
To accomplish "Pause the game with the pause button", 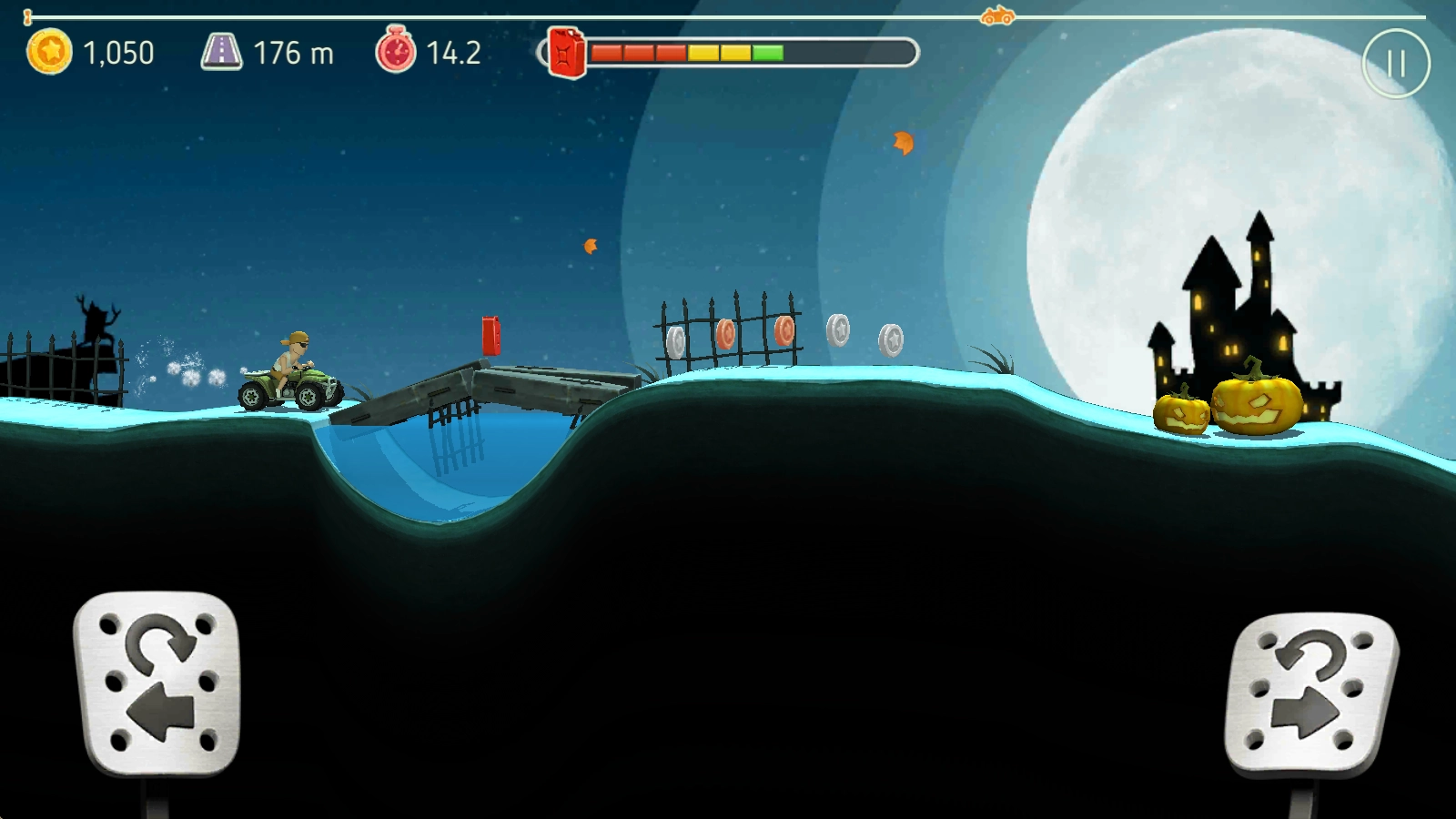I will click(x=1396, y=64).
